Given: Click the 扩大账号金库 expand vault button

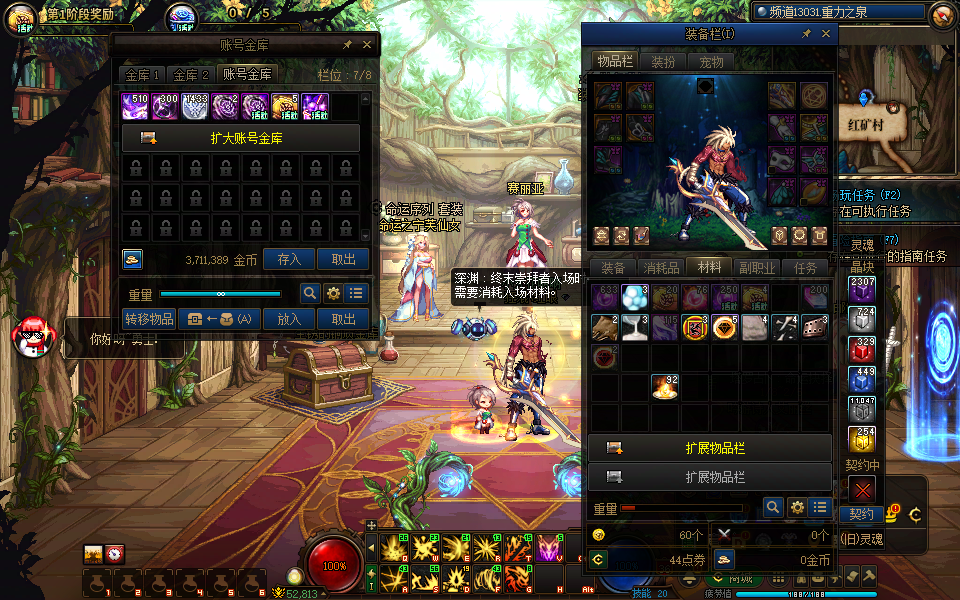Looking at the screenshot, I should click(x=241, y=138).
